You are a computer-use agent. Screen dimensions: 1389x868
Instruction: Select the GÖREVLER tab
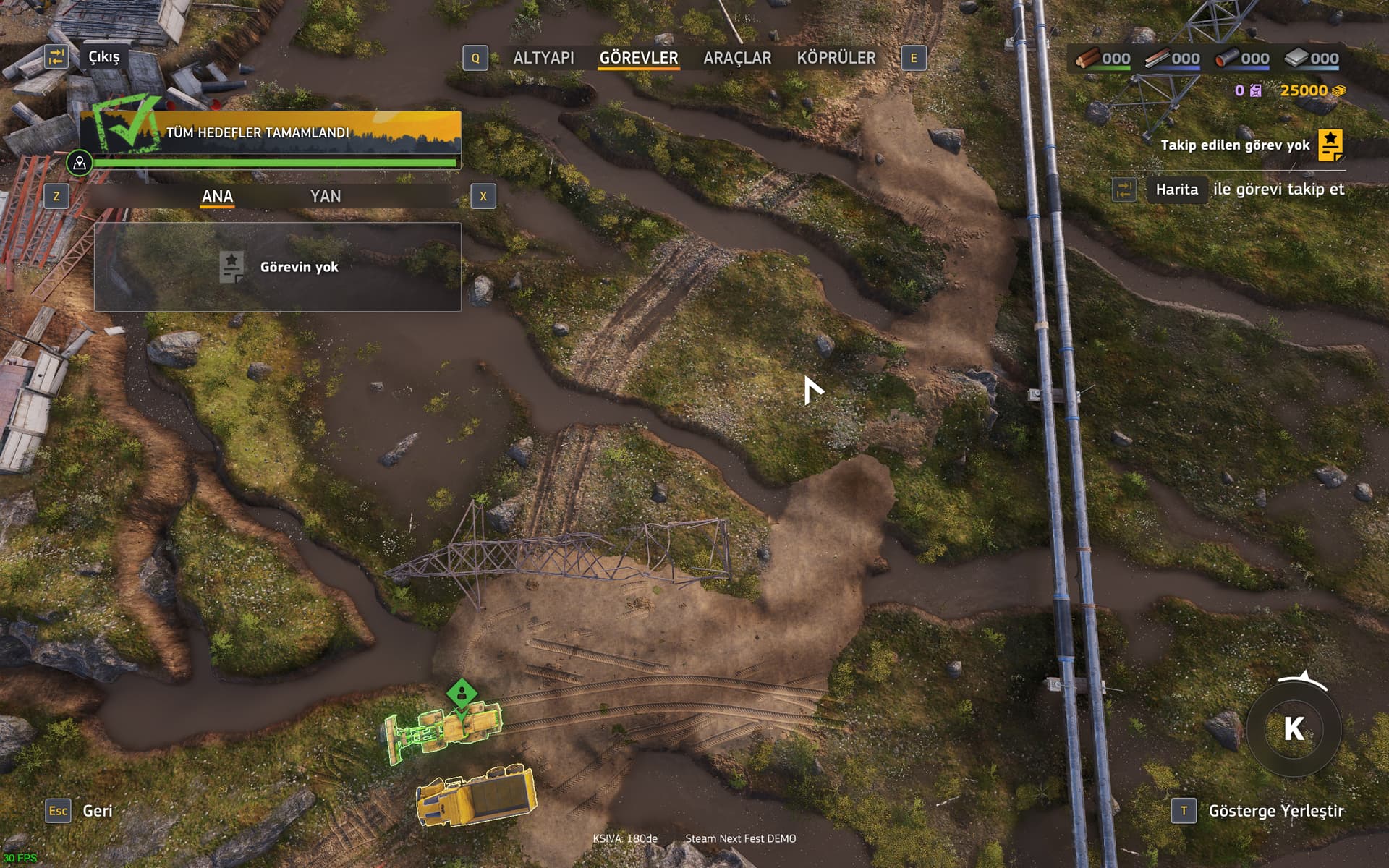638,58
